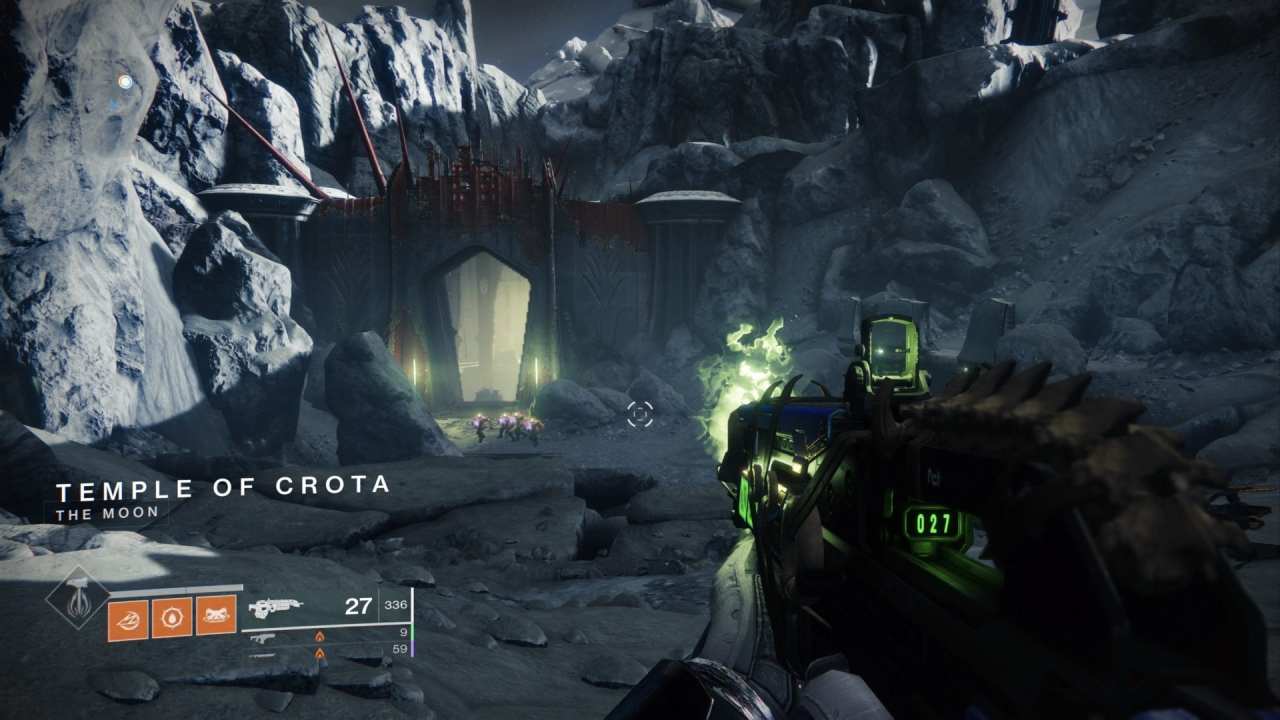Click the magazine counter showing 27
Viewport: 1280px width, 720px height.
[358, 606]
